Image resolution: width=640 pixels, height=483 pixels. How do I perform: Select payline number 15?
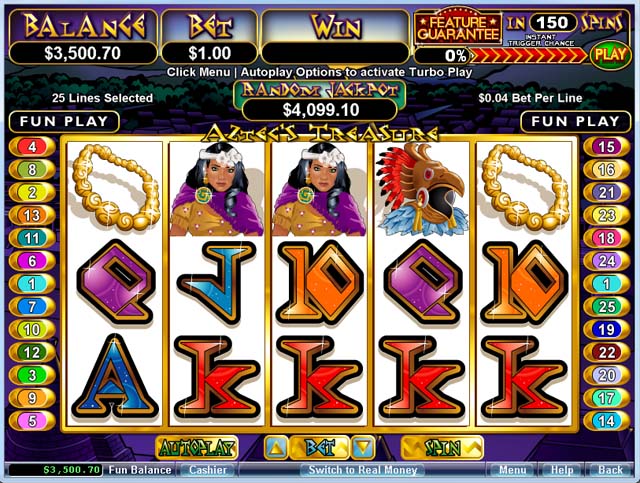tap(606, 147)
